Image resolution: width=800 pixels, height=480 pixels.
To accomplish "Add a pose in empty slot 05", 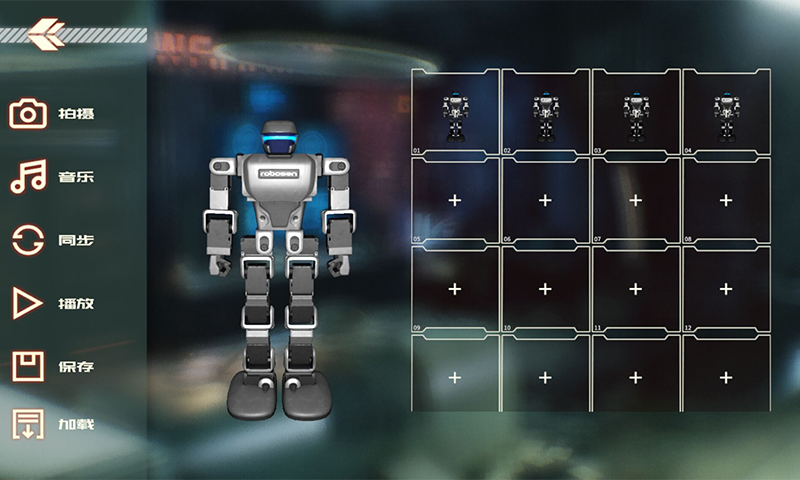I will coord(455,201).
